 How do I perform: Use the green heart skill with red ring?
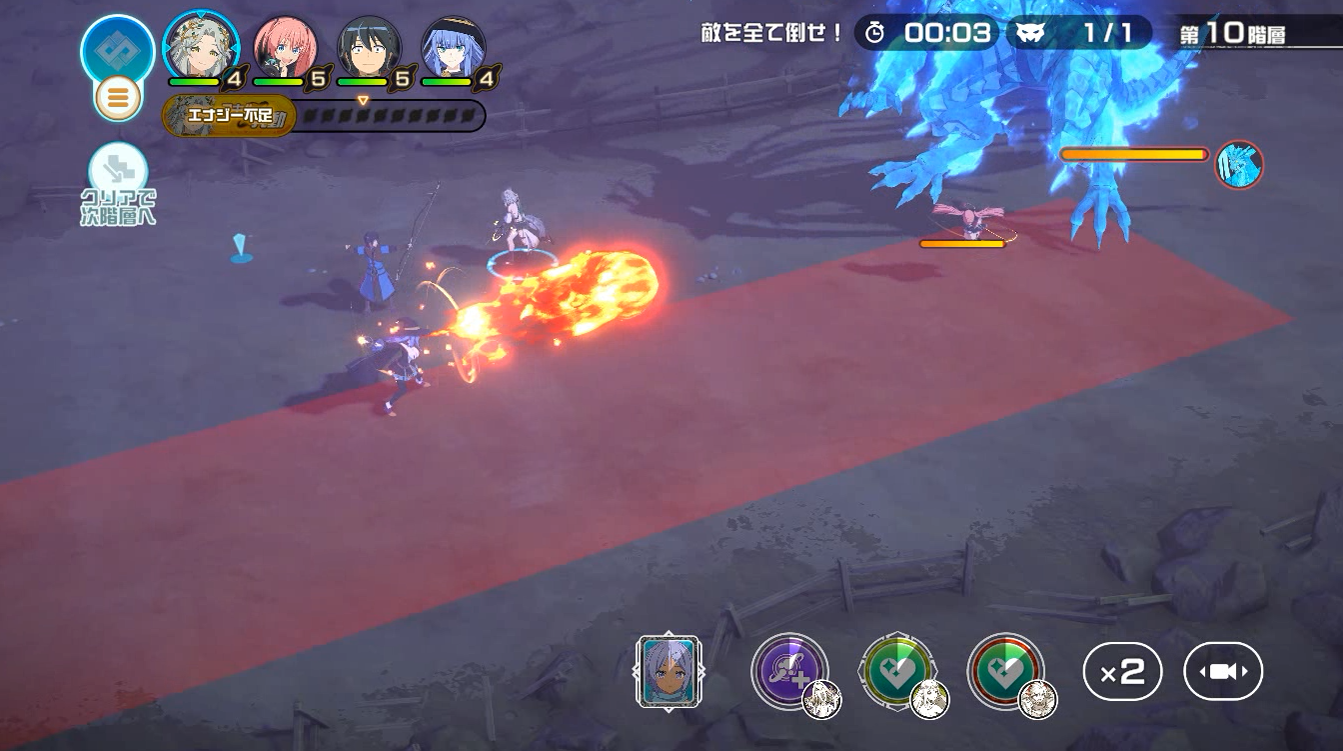point(1005,672)
